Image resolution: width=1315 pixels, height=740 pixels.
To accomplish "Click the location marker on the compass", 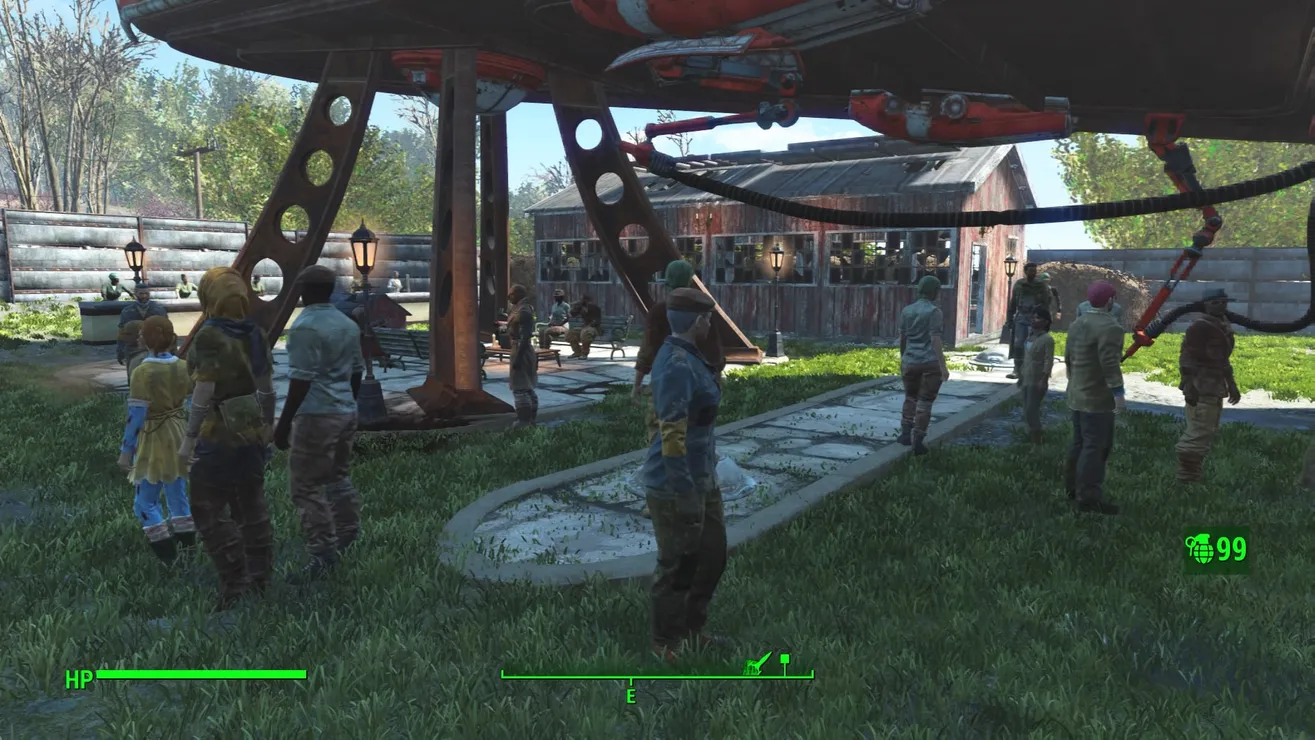I will [758, 663].
